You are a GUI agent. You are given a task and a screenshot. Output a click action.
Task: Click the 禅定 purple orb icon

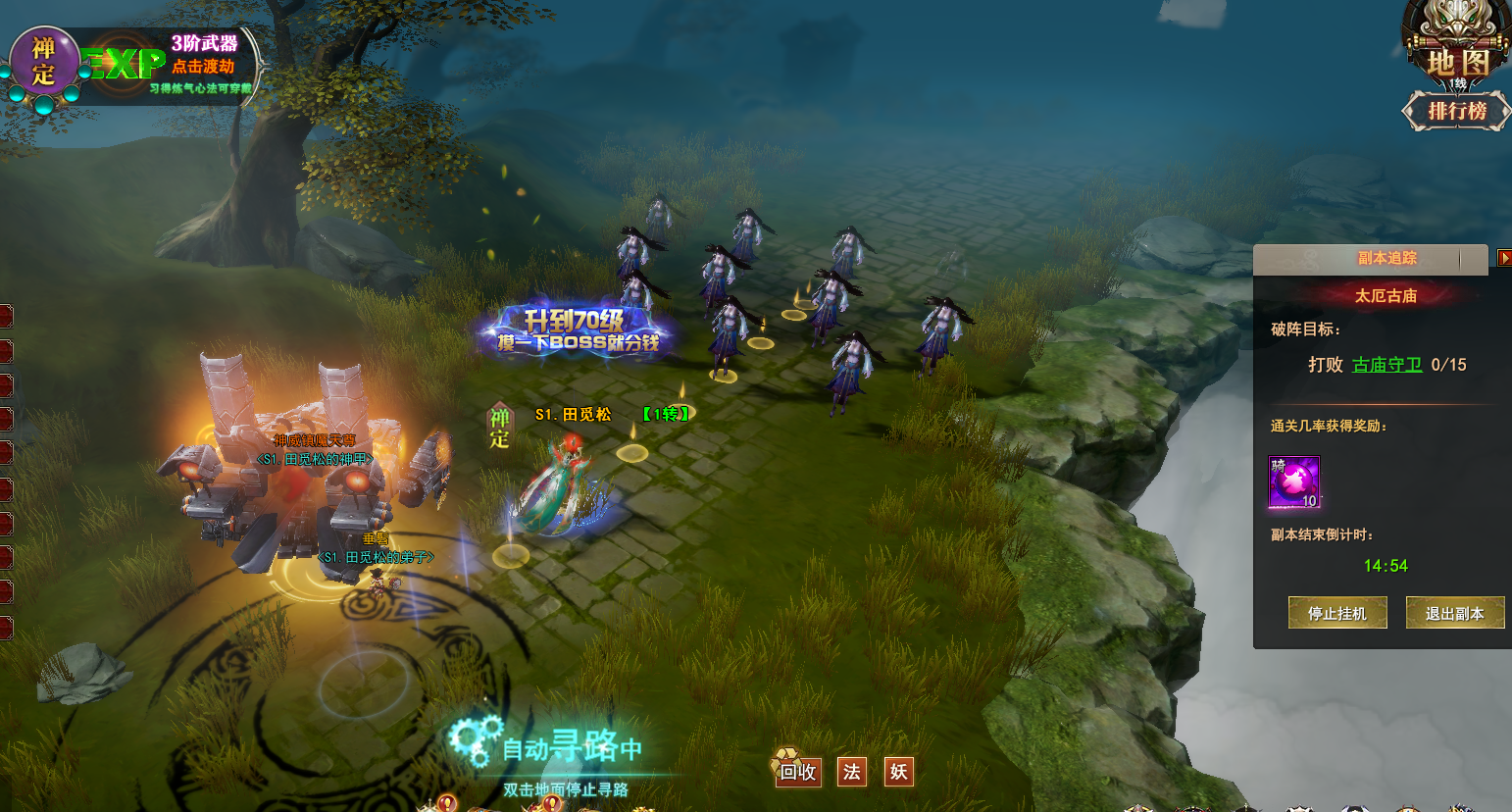pos(44,61)
